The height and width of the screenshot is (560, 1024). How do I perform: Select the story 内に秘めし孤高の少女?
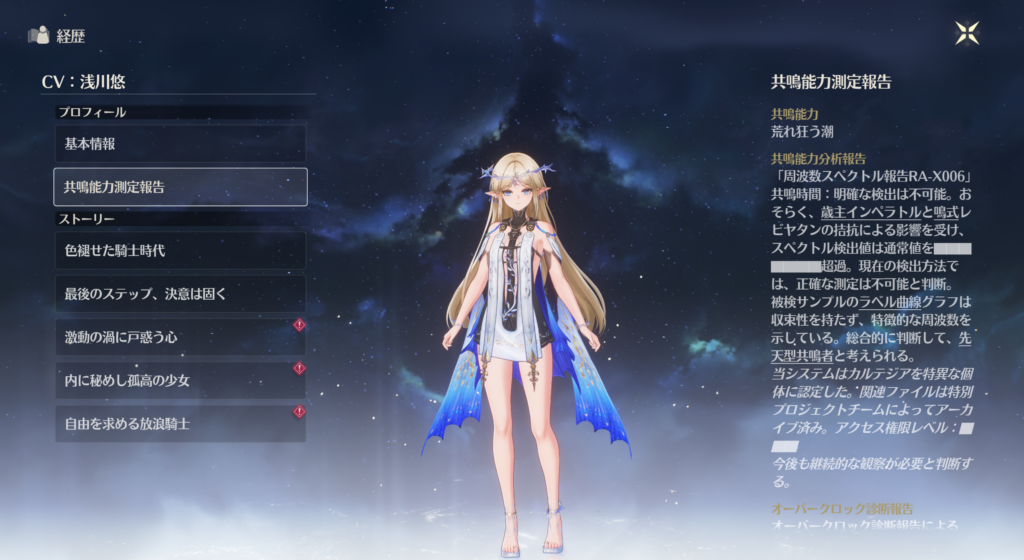[180, 381]
